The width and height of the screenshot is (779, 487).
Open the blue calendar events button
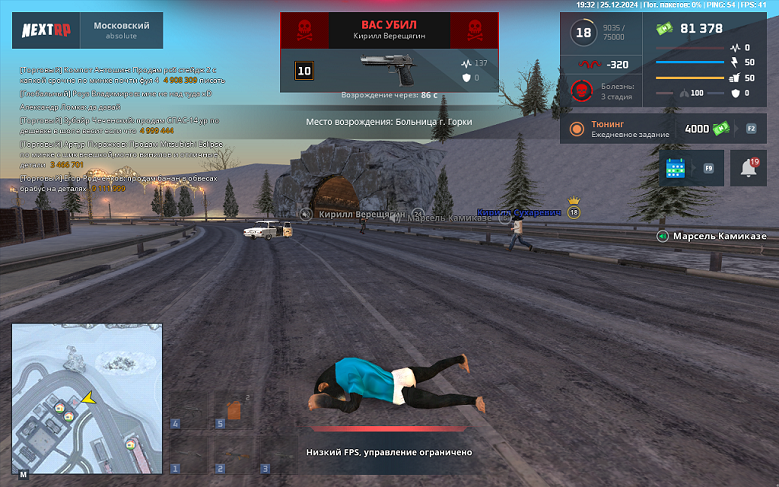675,168
